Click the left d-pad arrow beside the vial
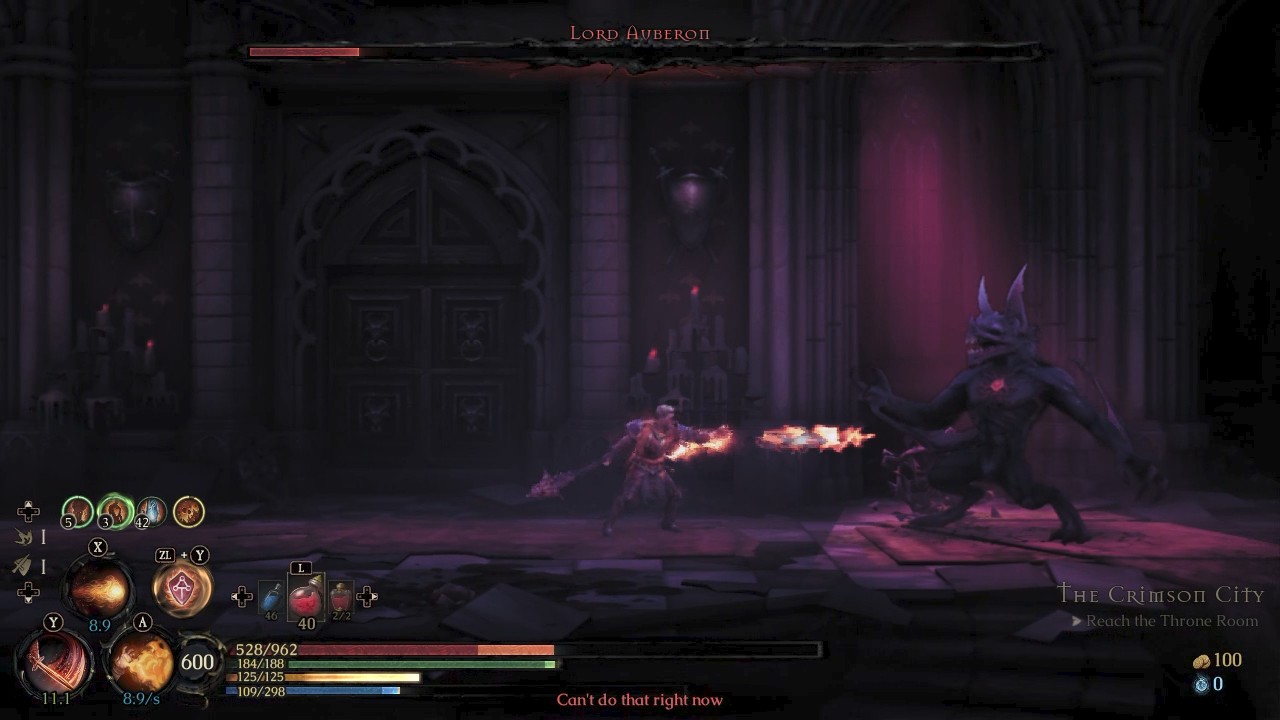Screen dimensions: 1280x720 240,597
